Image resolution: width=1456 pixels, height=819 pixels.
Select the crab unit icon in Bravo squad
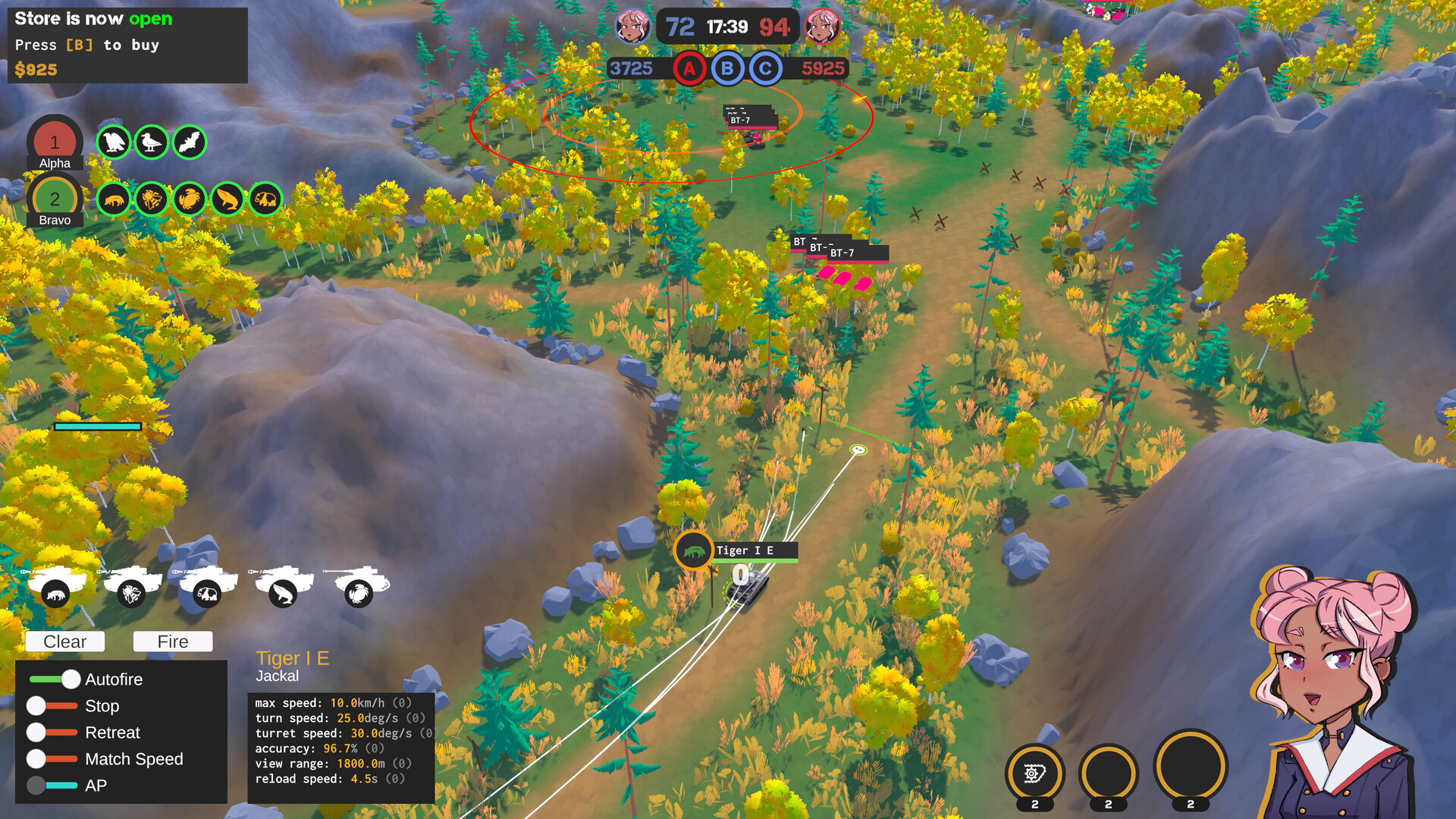coord(190,199)
